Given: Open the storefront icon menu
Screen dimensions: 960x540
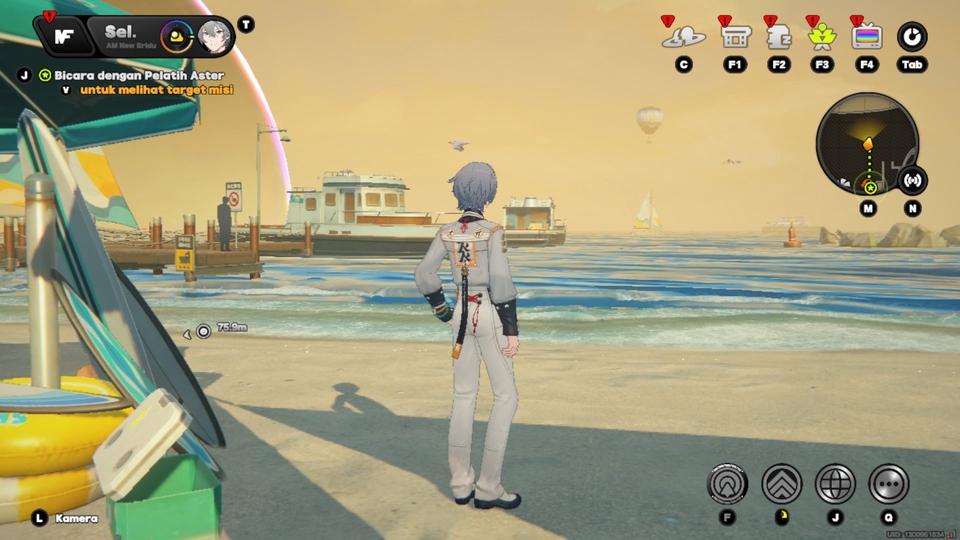Looking at the screenshot, I should (735, 37).
